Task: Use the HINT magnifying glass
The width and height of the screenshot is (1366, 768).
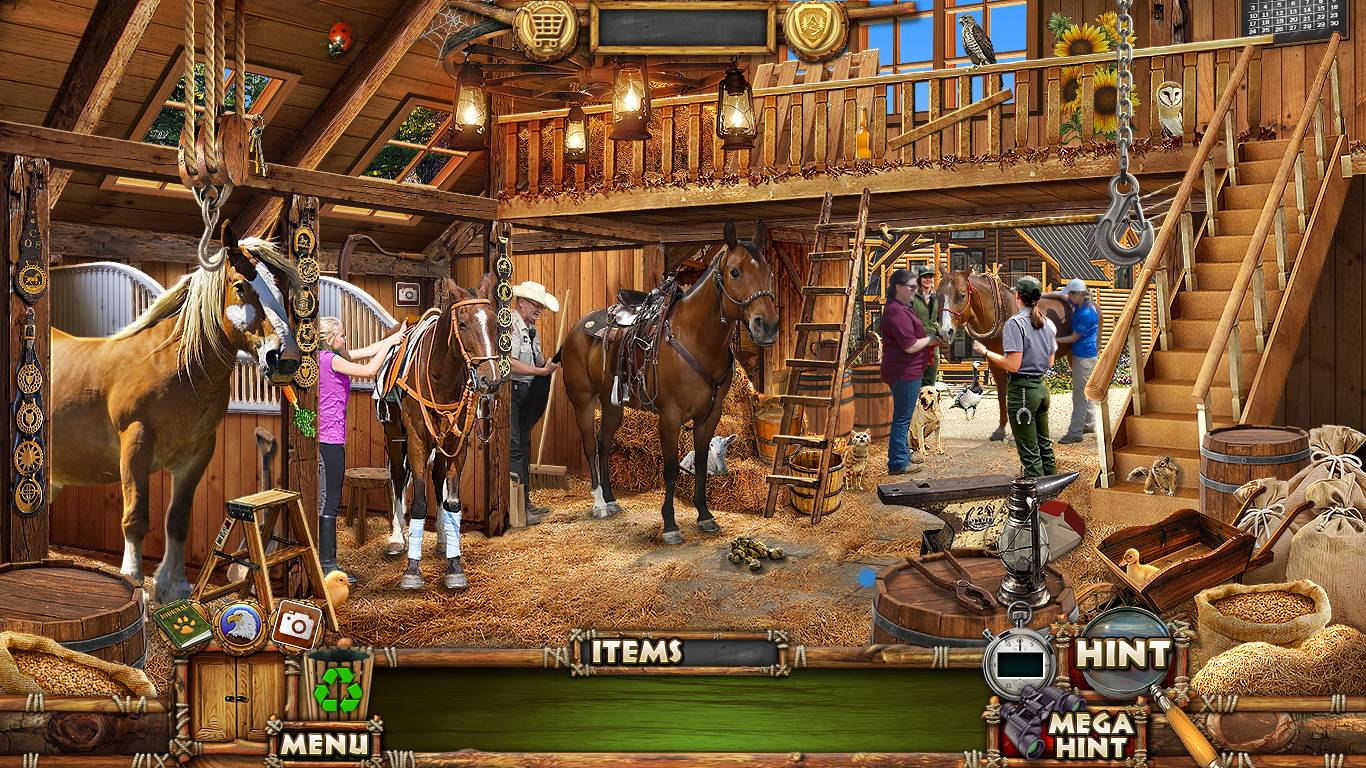Action: (1121, 654)
